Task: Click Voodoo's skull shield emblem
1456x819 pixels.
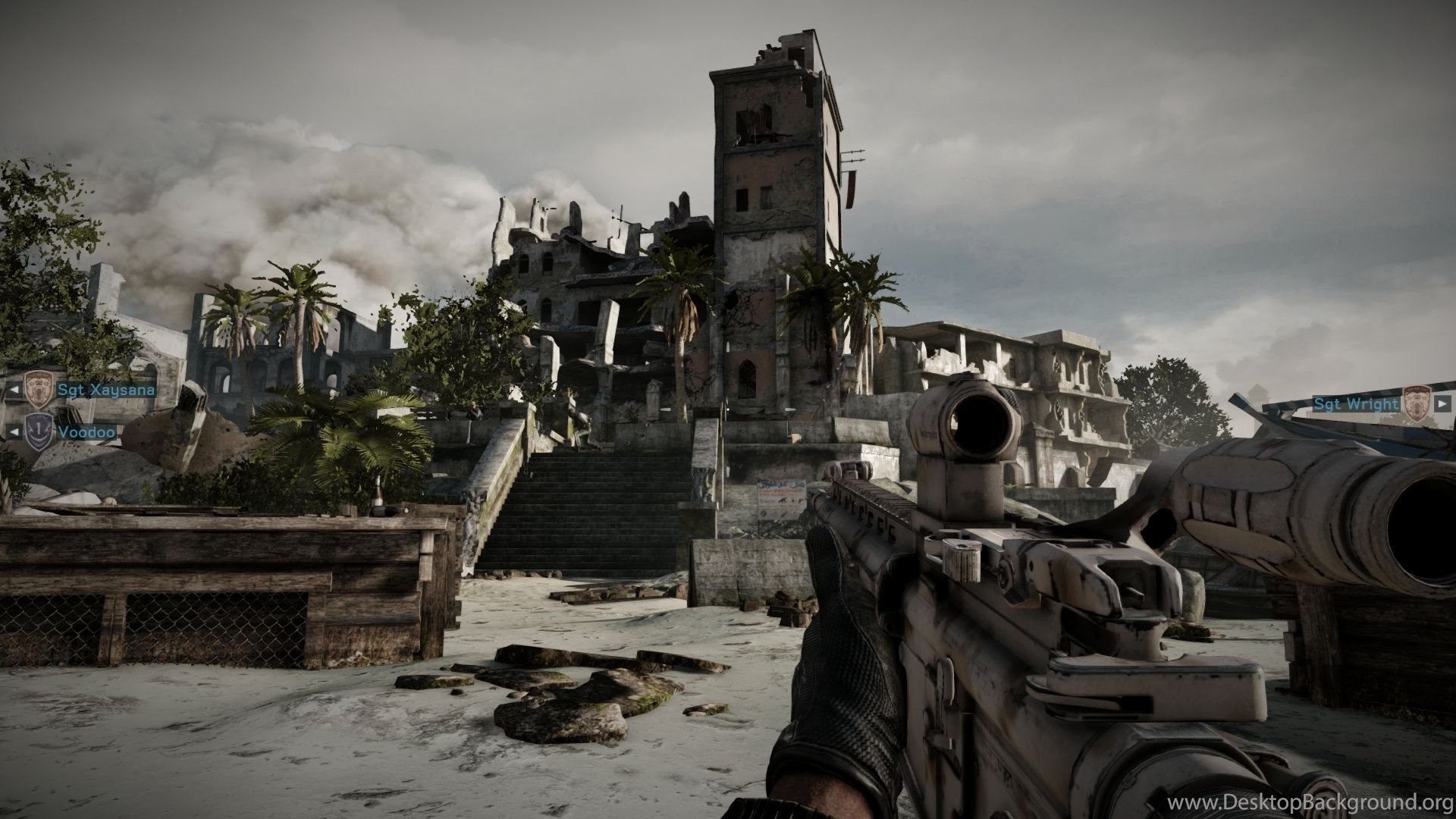Action: coord(39,431)
